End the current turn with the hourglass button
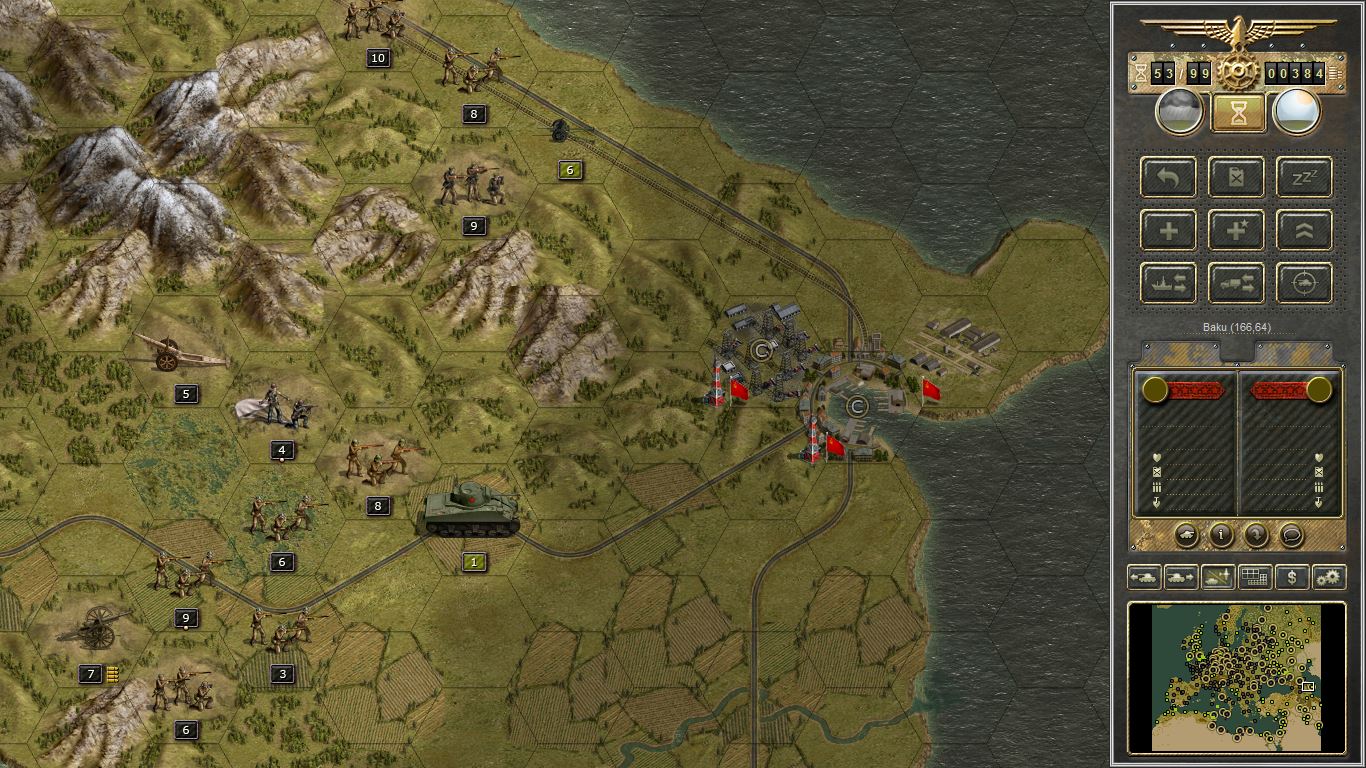Image resolution: width=1366 pixels, height=768 pixels. click(x=1237, y=111)
